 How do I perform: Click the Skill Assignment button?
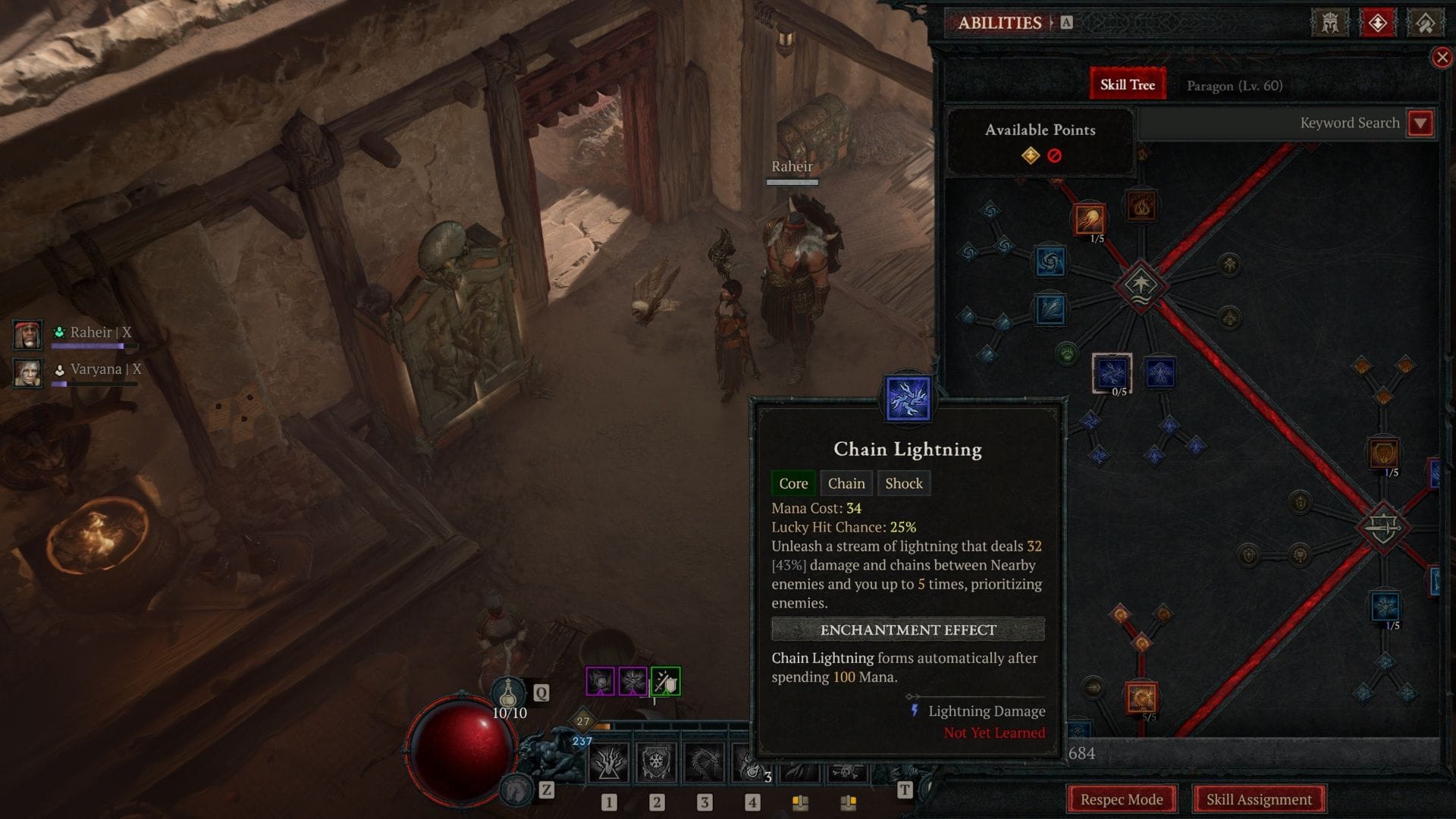(x=1259, y=799)
